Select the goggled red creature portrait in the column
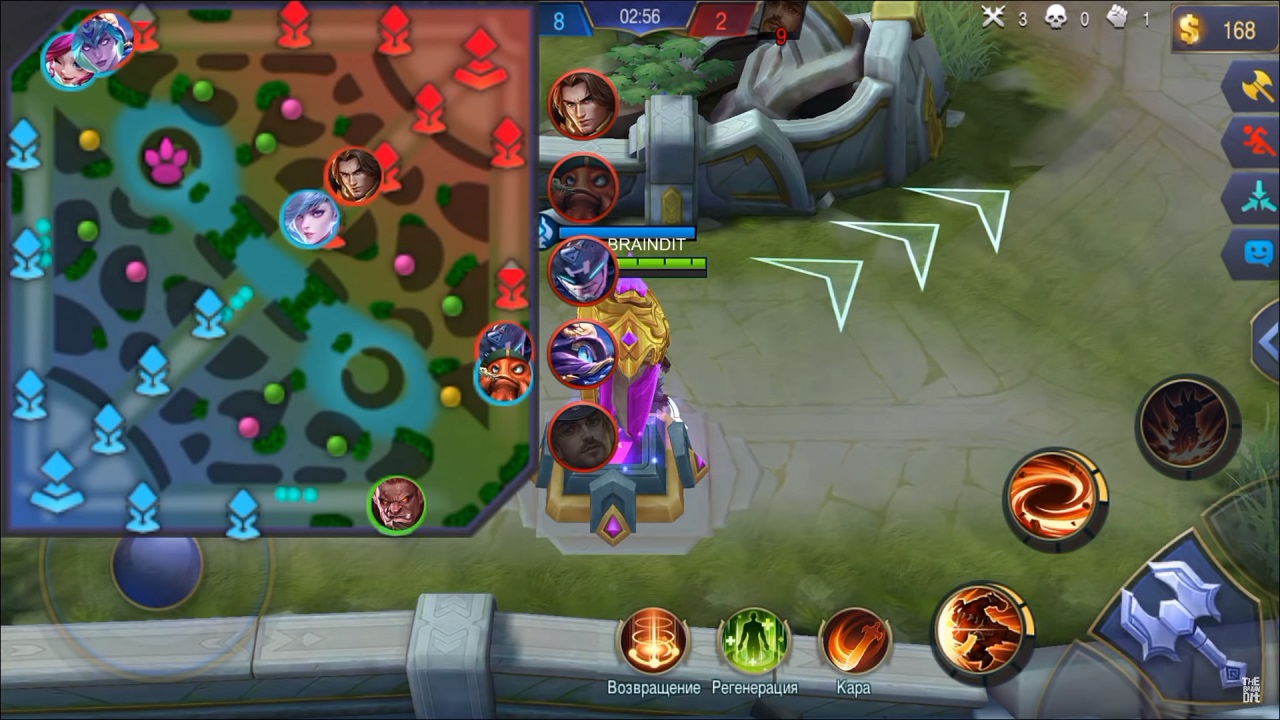The width and height of the screenshot is (1280, 720). pyautogui.click(x=583, y=188)
